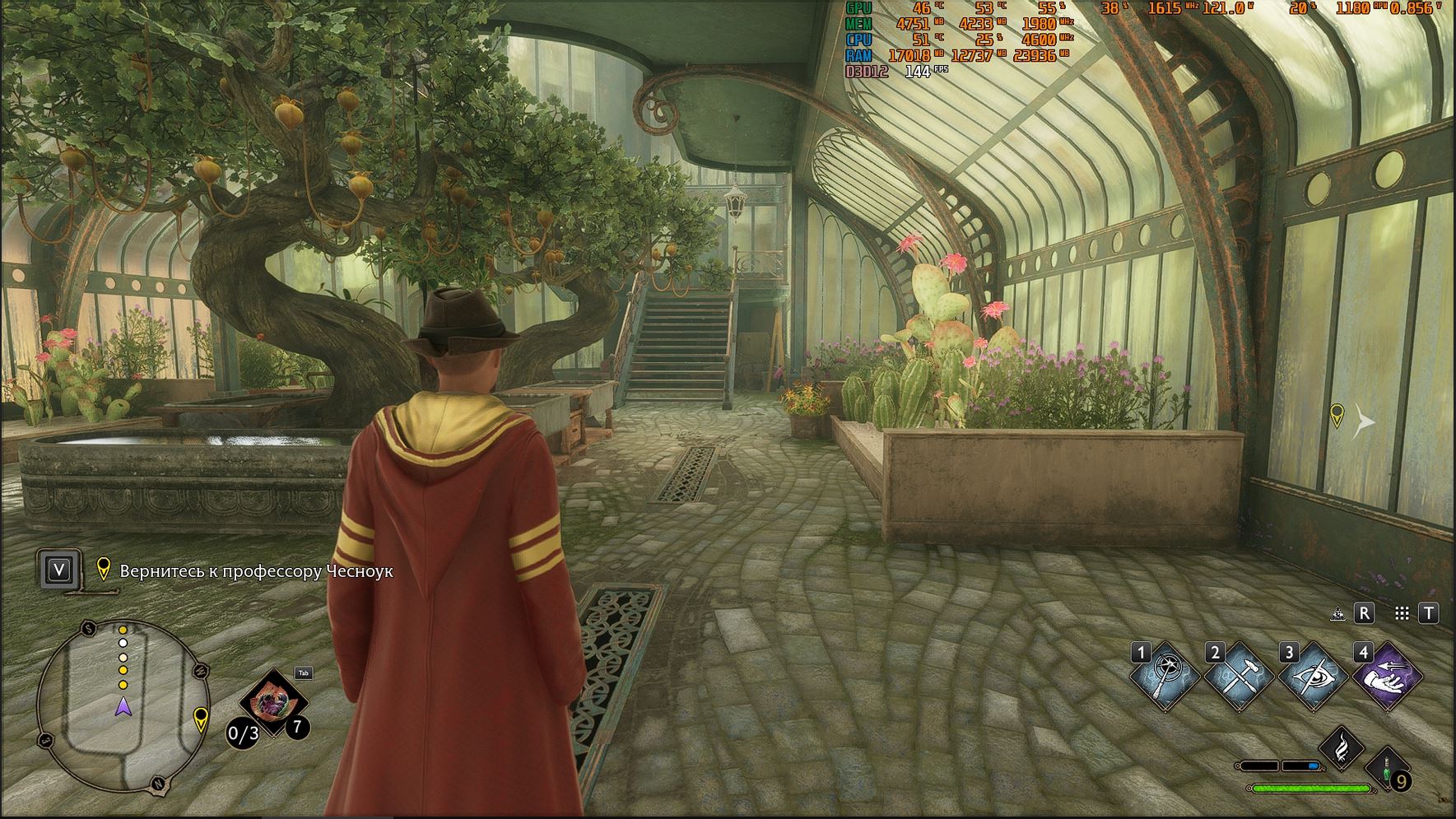Trigger the Ancient Magic flame icon
The height and width of the screenshot is (819, 1456).
(1342, 747)
